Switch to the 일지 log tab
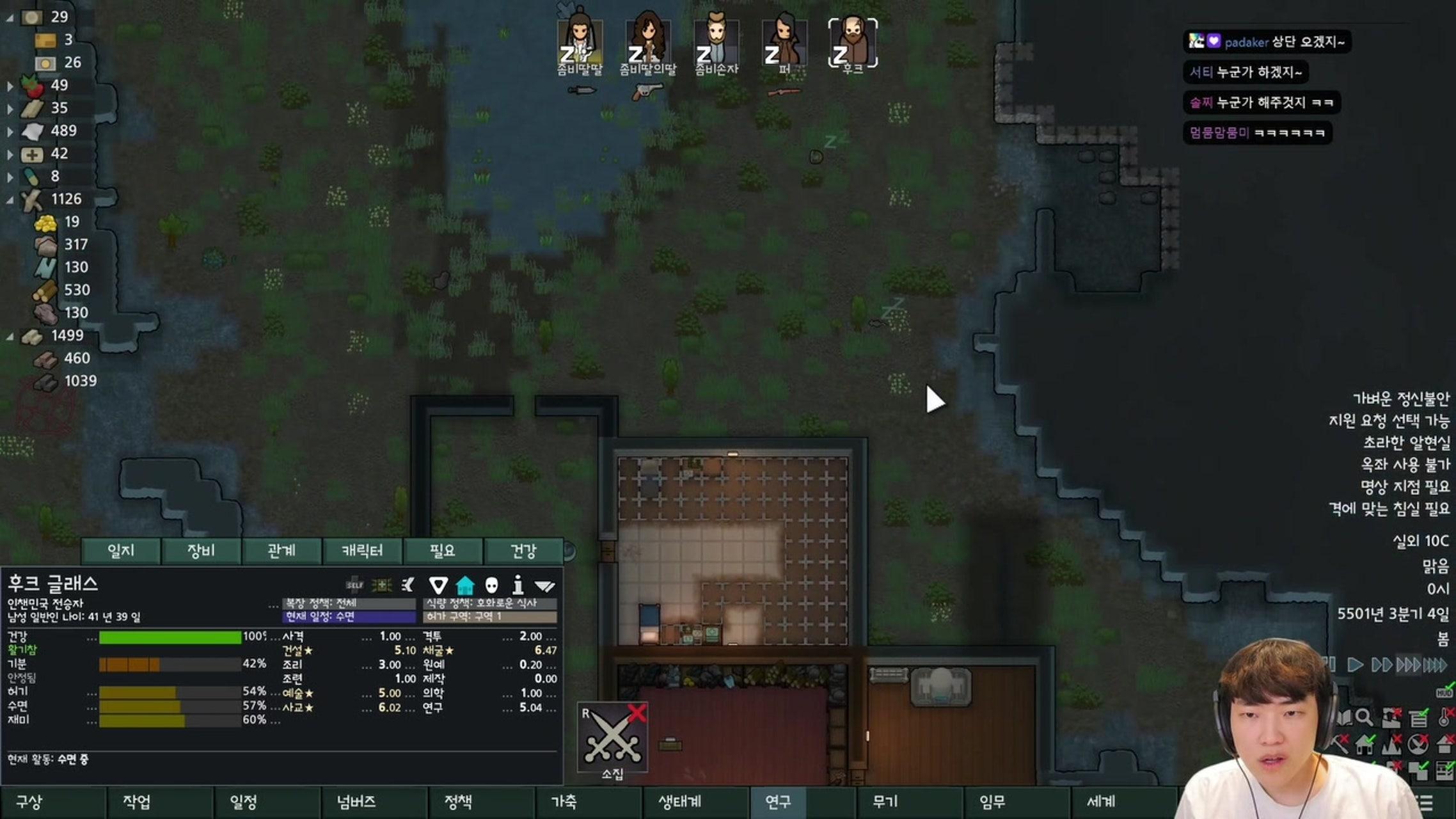1456x819 pixels. point(121,551)
